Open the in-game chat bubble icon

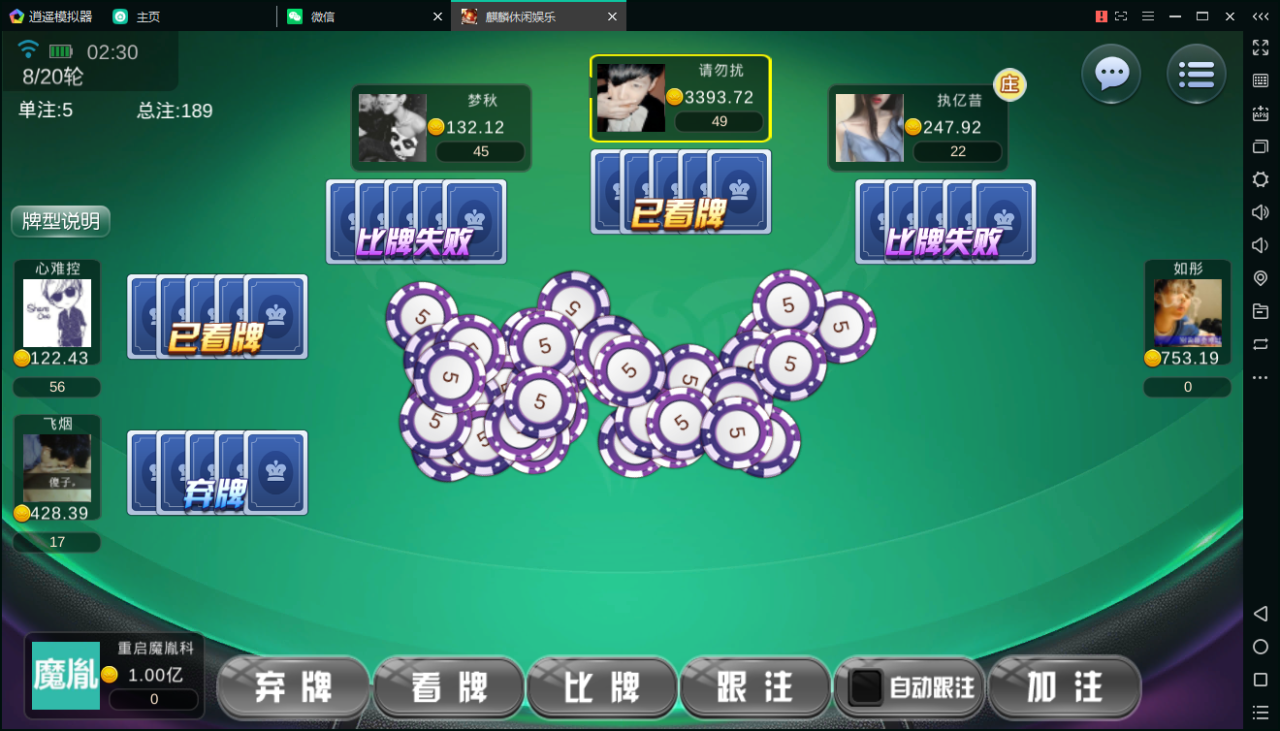point(1110,75)
